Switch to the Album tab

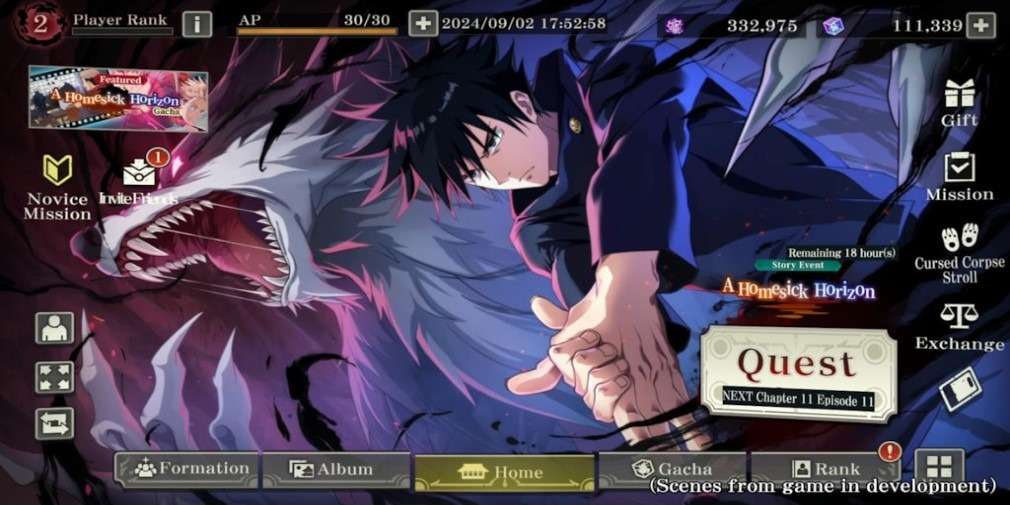pos(336,469)
